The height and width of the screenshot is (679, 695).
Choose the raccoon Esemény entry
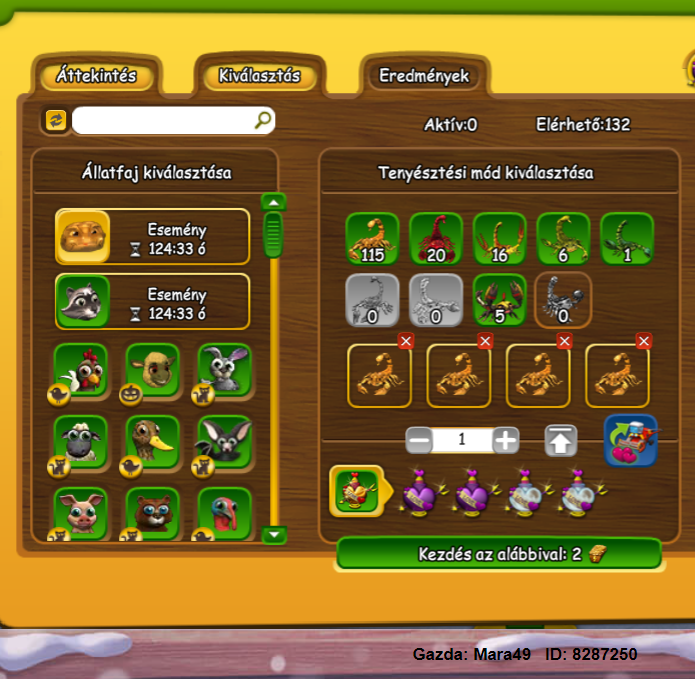coord(152,302)
